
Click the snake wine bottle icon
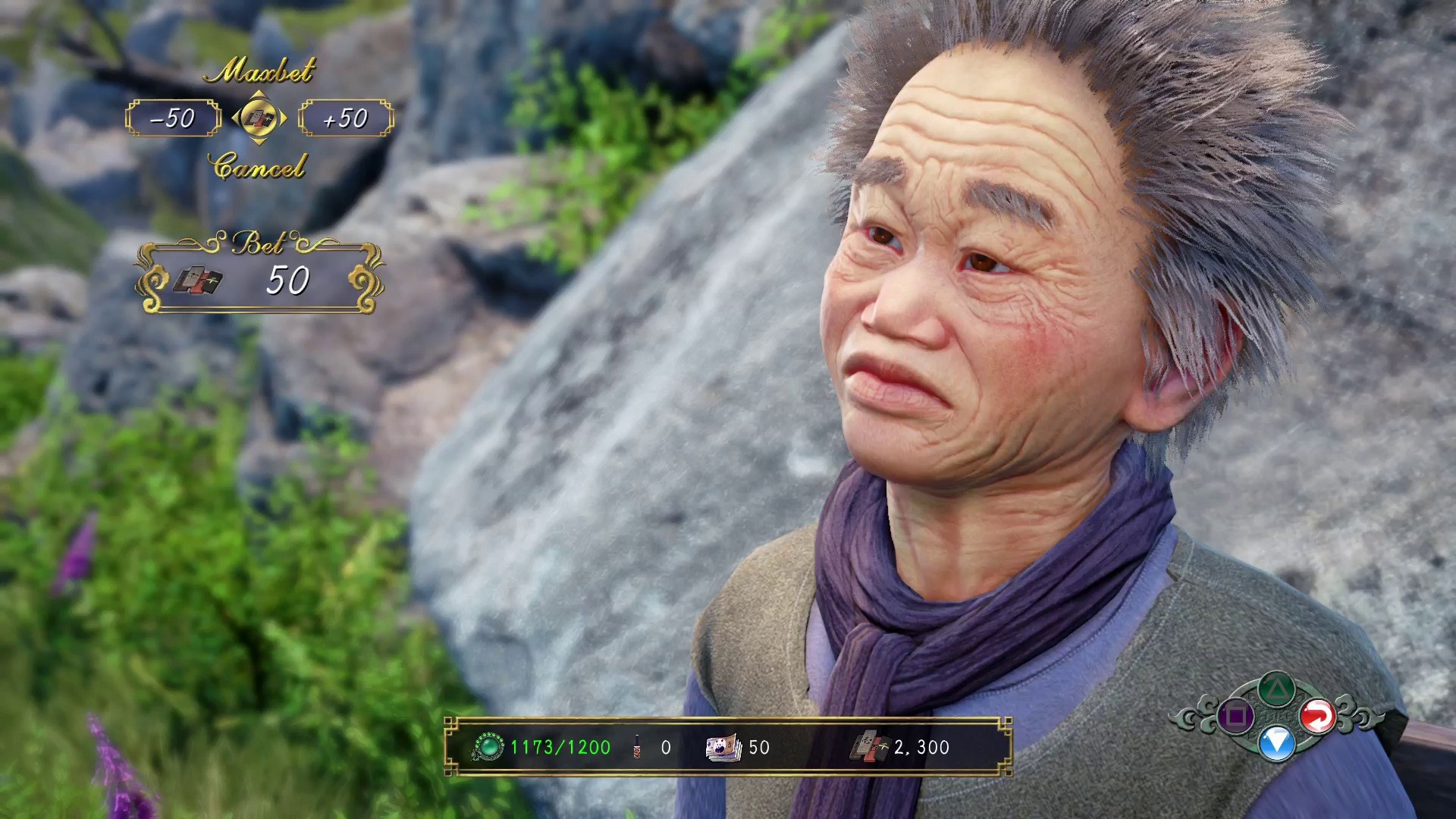[638, 748]
